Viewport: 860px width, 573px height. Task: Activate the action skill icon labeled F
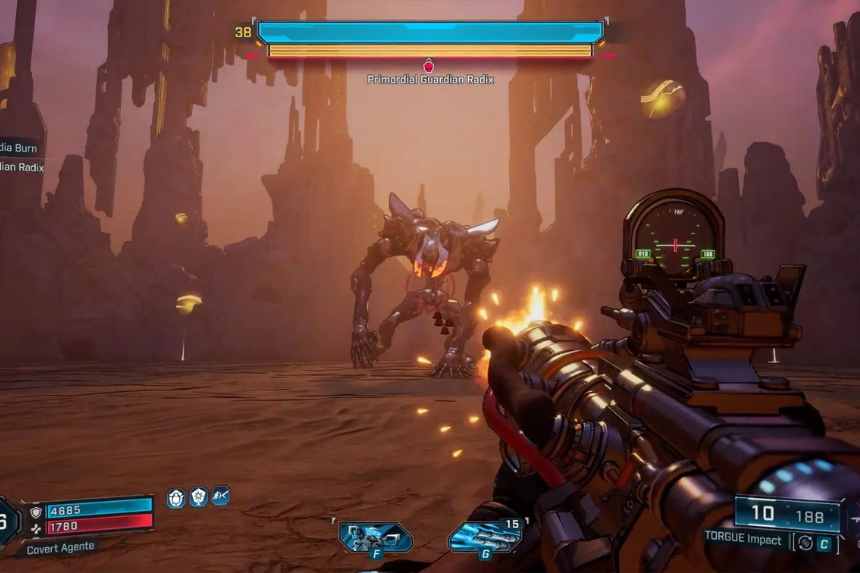tap(375, 537)
